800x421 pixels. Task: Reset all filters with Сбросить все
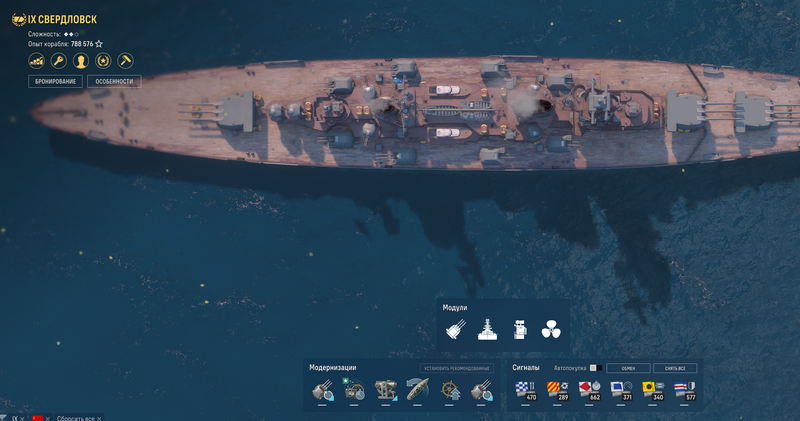click(x=76, y=417)
